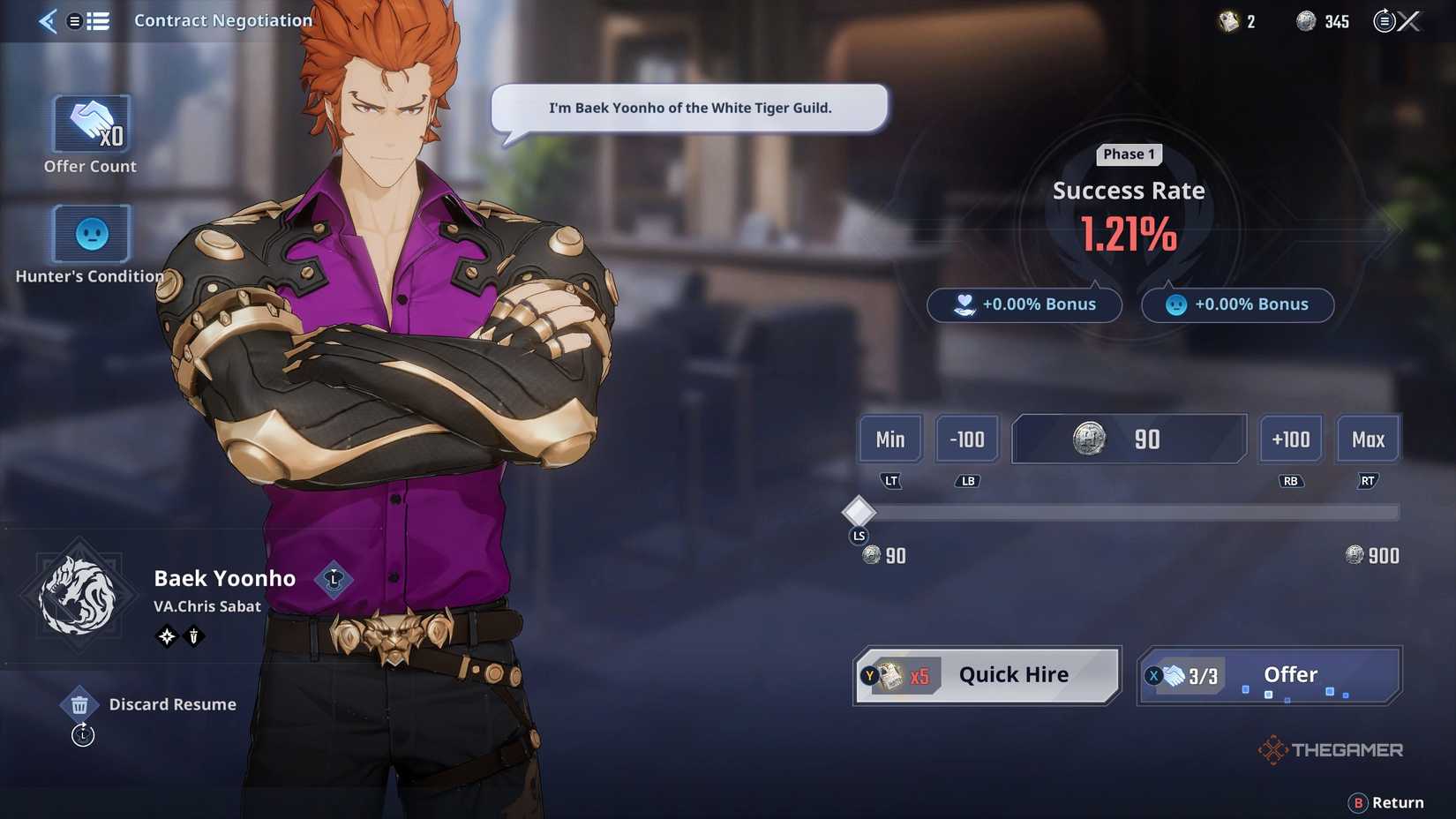Select Baek Yoonho's sword role icon
Screen dimensions: 1456x819
tap(193, 635)
